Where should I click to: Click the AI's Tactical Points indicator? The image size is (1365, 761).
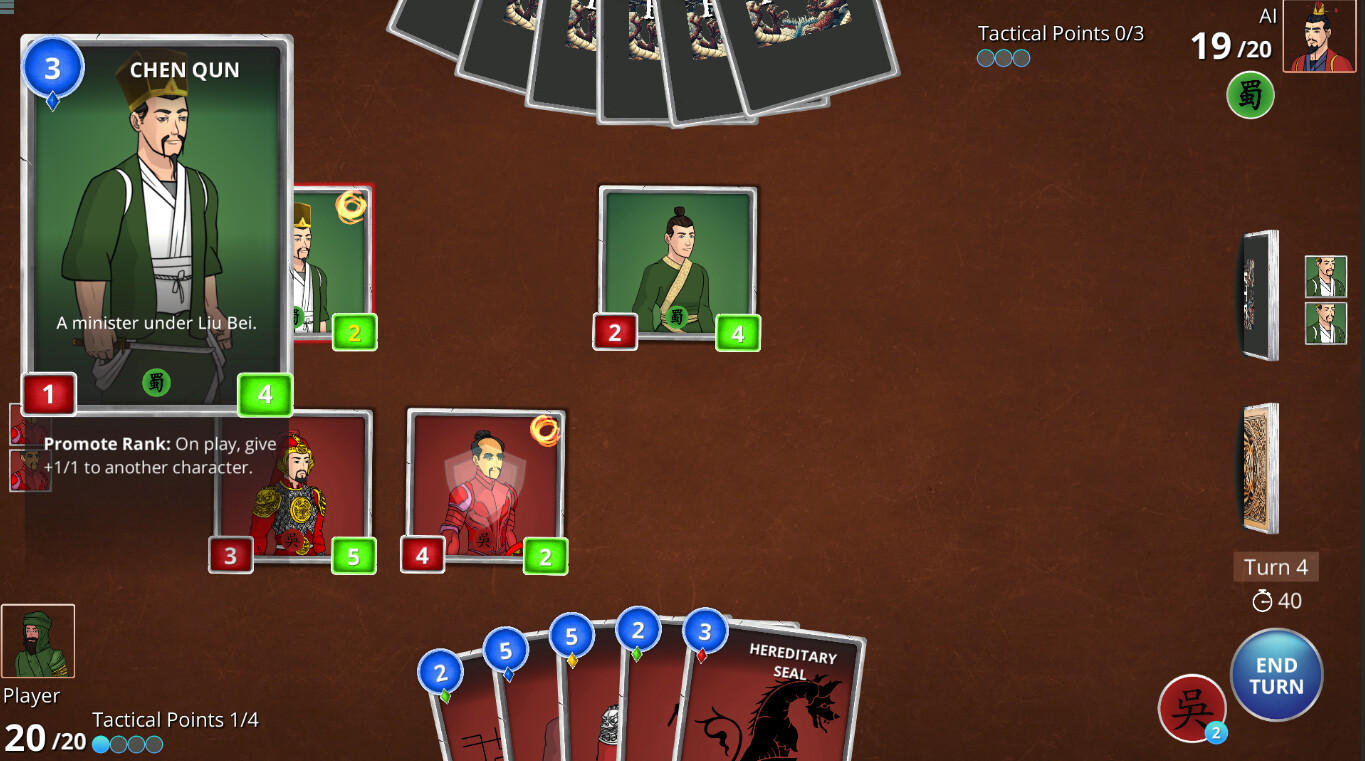[1003, 58]
